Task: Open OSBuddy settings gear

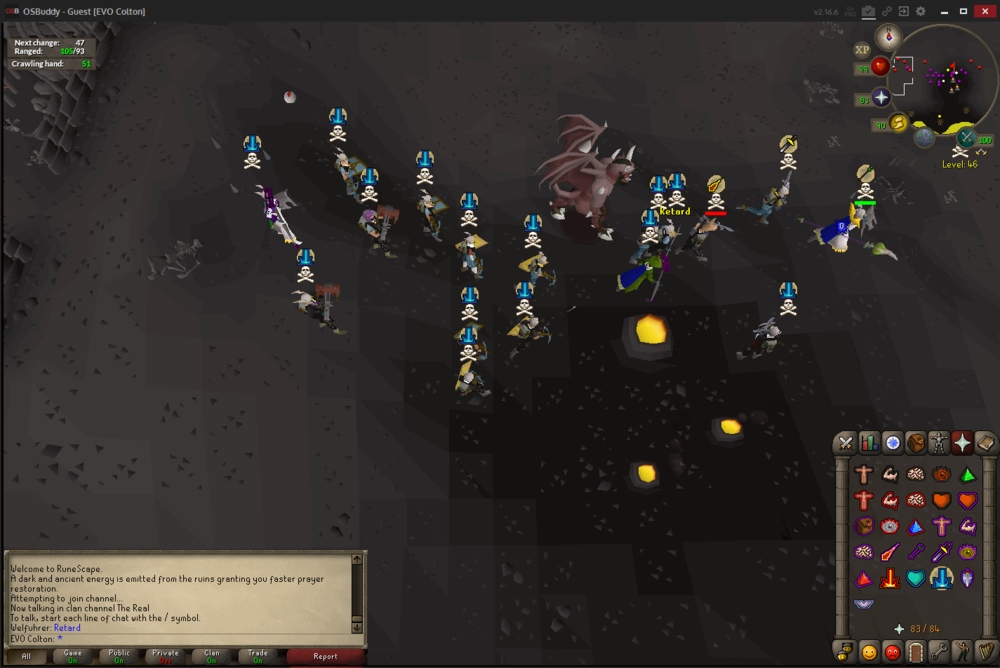Action: (x=921, y=11)
